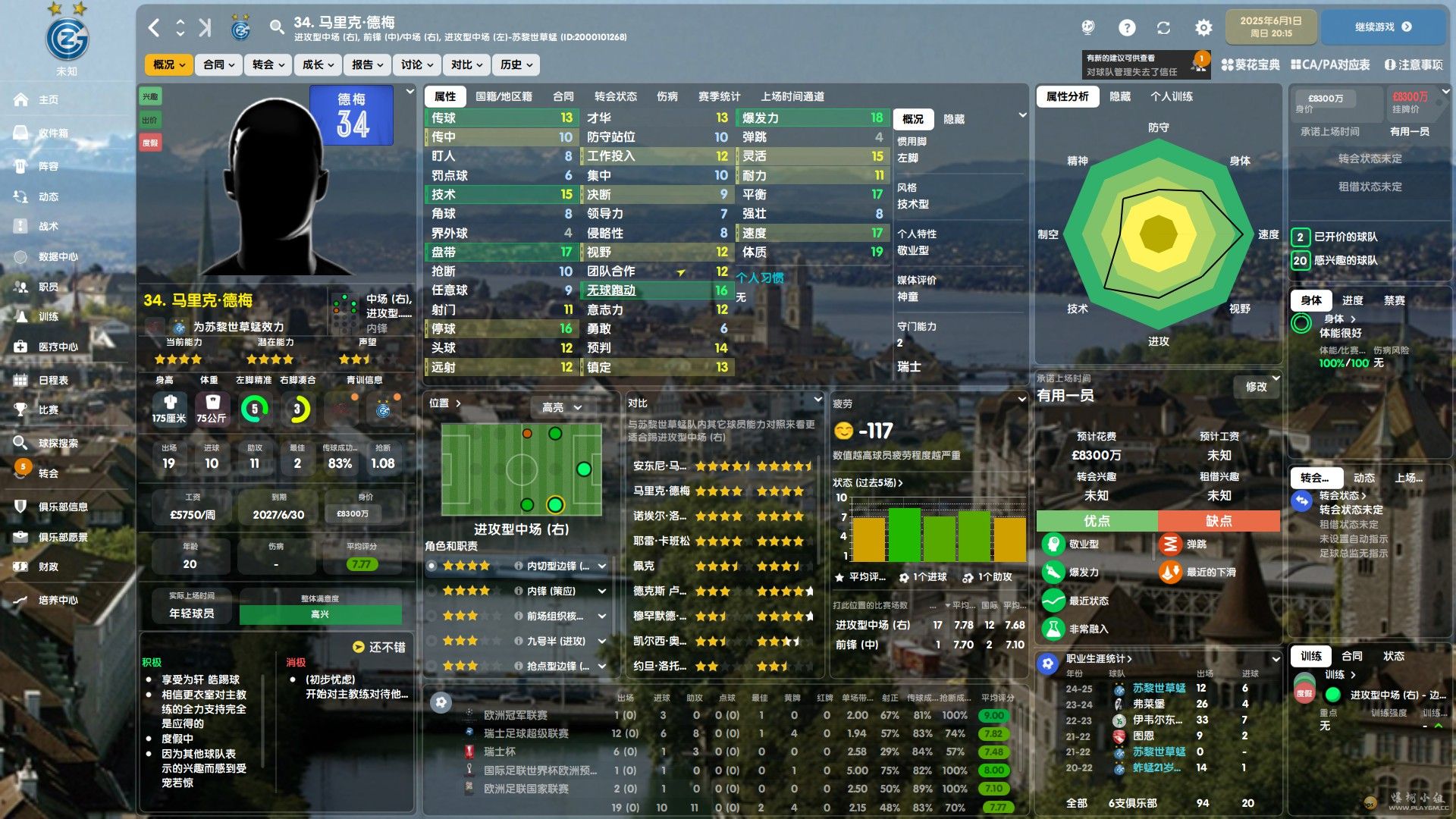The width and height of the screenshot is (1456, 819).
Task: Open the 转会 dropdown in top bar
Action: point(268,65)
